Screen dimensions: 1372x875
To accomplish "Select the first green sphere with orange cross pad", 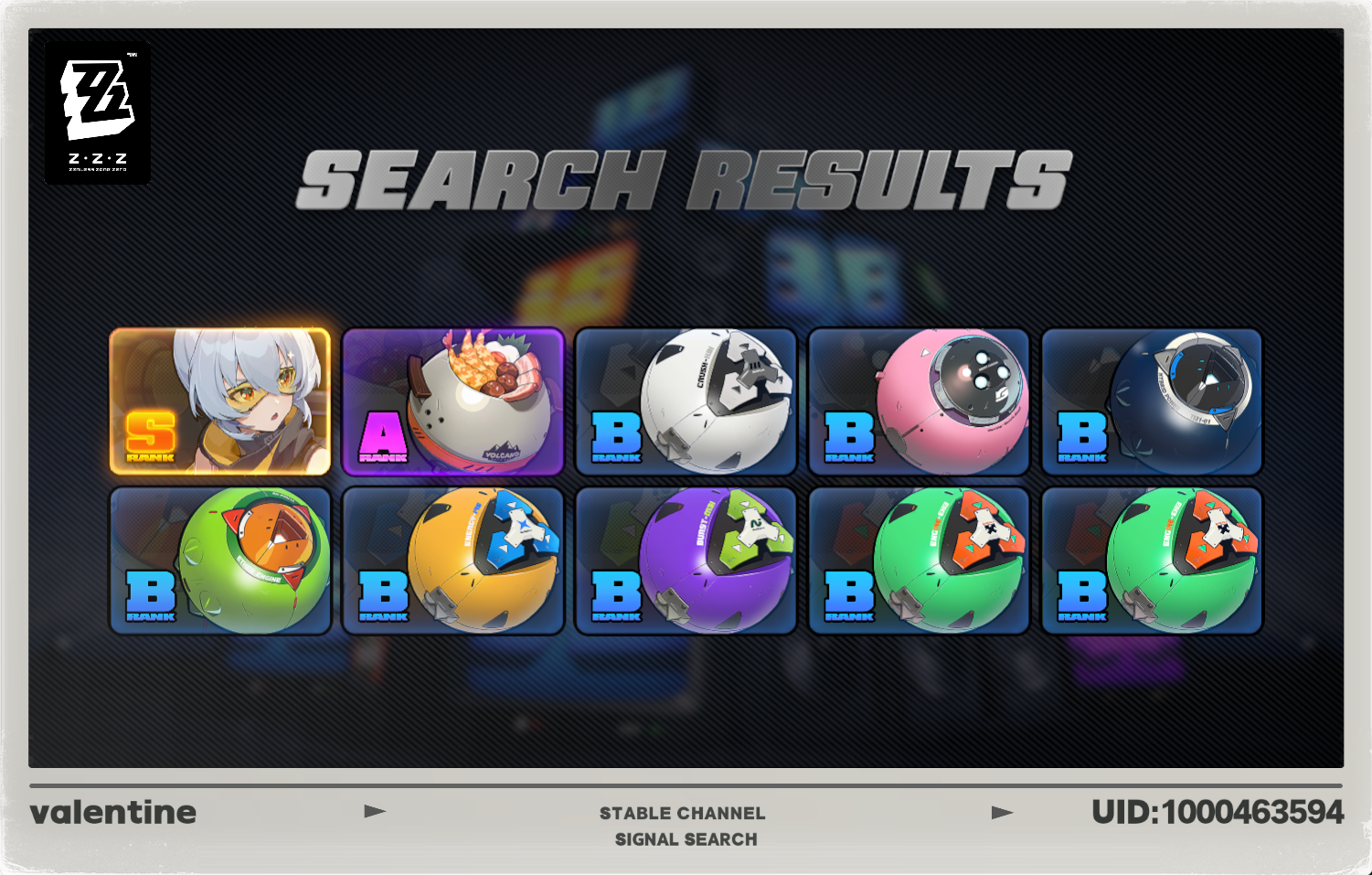I will point(919,560).
